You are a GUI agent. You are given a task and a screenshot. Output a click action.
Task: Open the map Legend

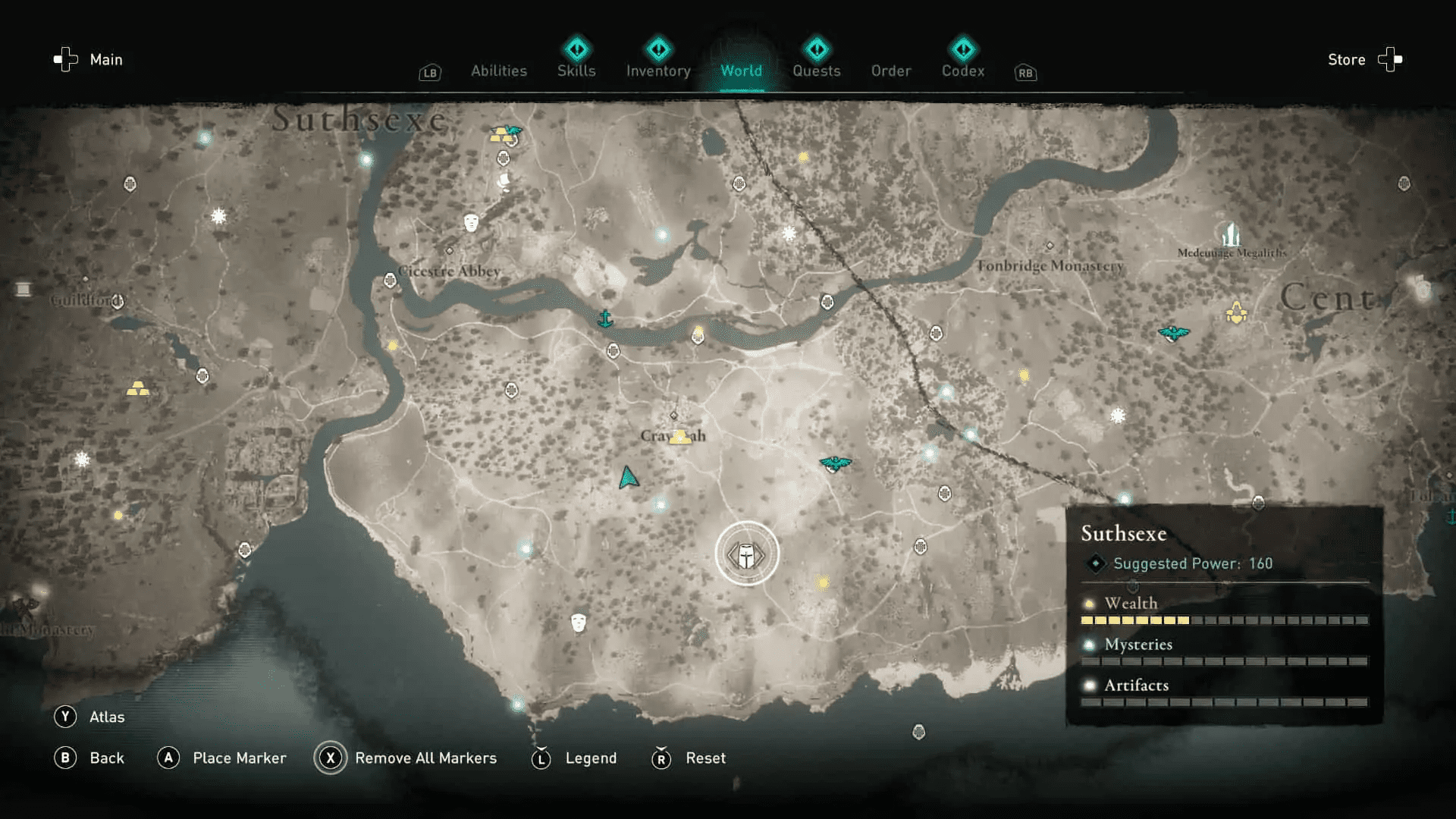click(590, 758)
